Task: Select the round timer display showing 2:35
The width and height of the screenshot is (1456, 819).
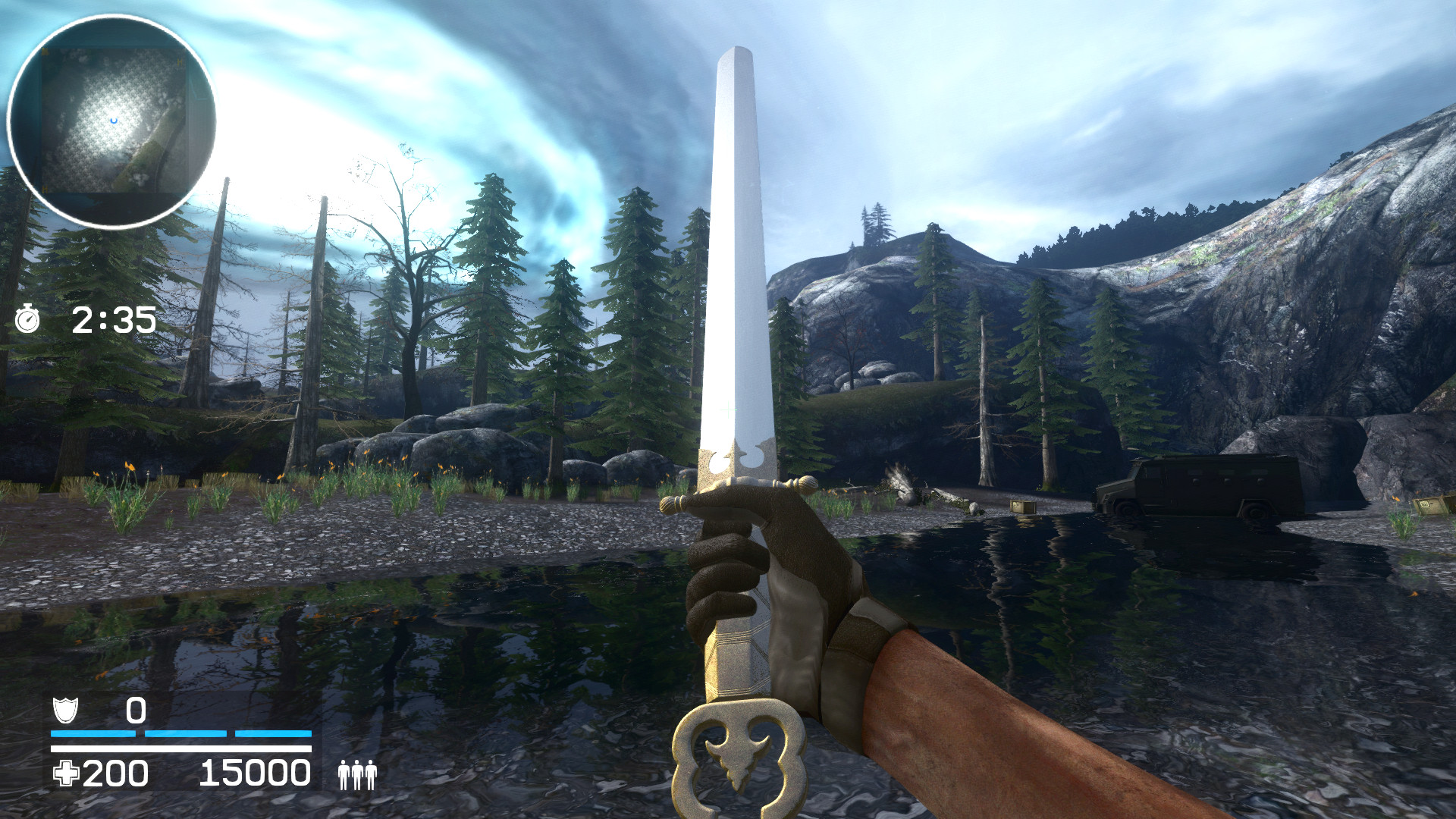Action: pos(112,321)
